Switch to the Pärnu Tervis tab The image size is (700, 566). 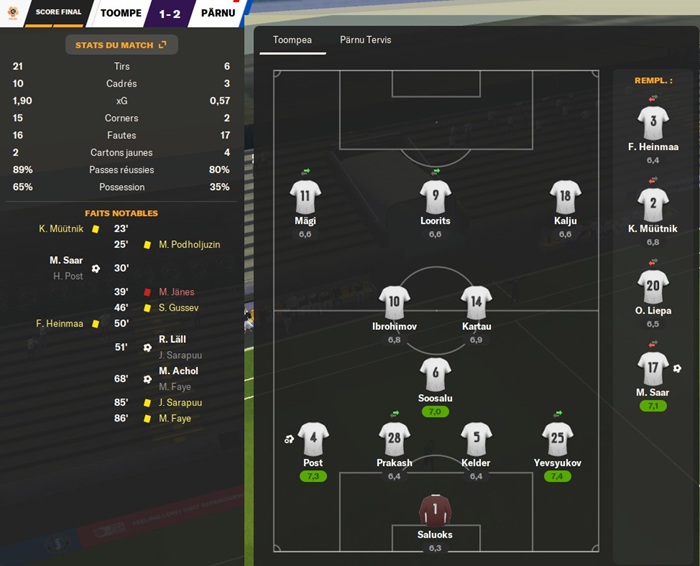pos(365,40)
